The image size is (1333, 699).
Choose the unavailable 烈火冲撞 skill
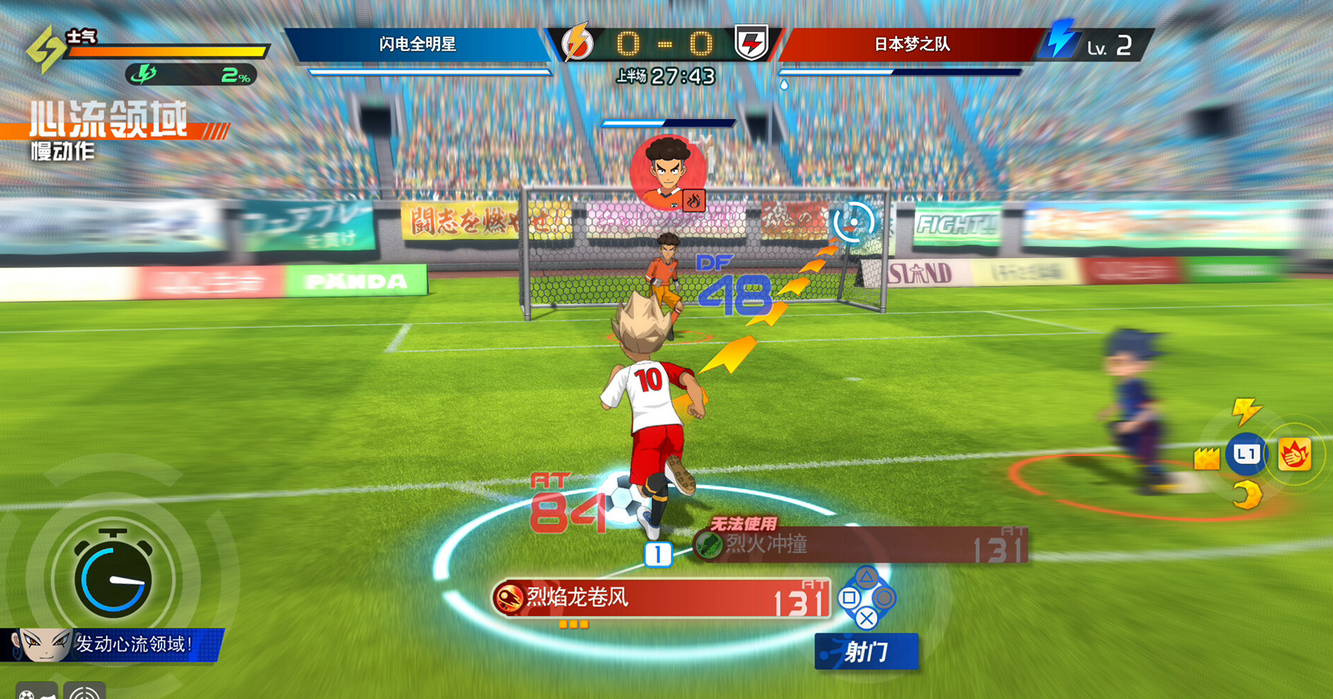pos(860,545)
